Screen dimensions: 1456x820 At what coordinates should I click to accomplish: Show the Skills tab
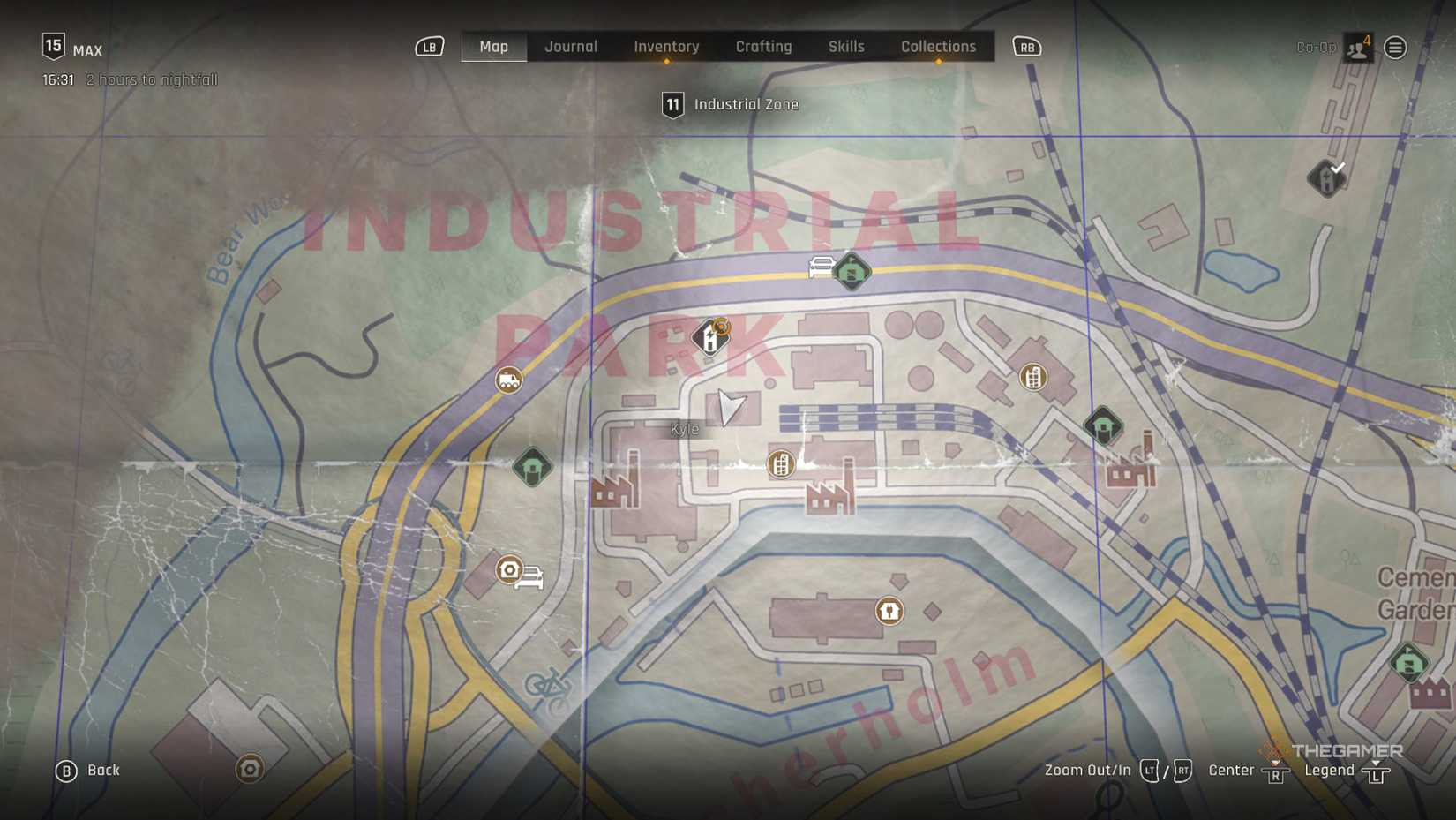[846, 47]
